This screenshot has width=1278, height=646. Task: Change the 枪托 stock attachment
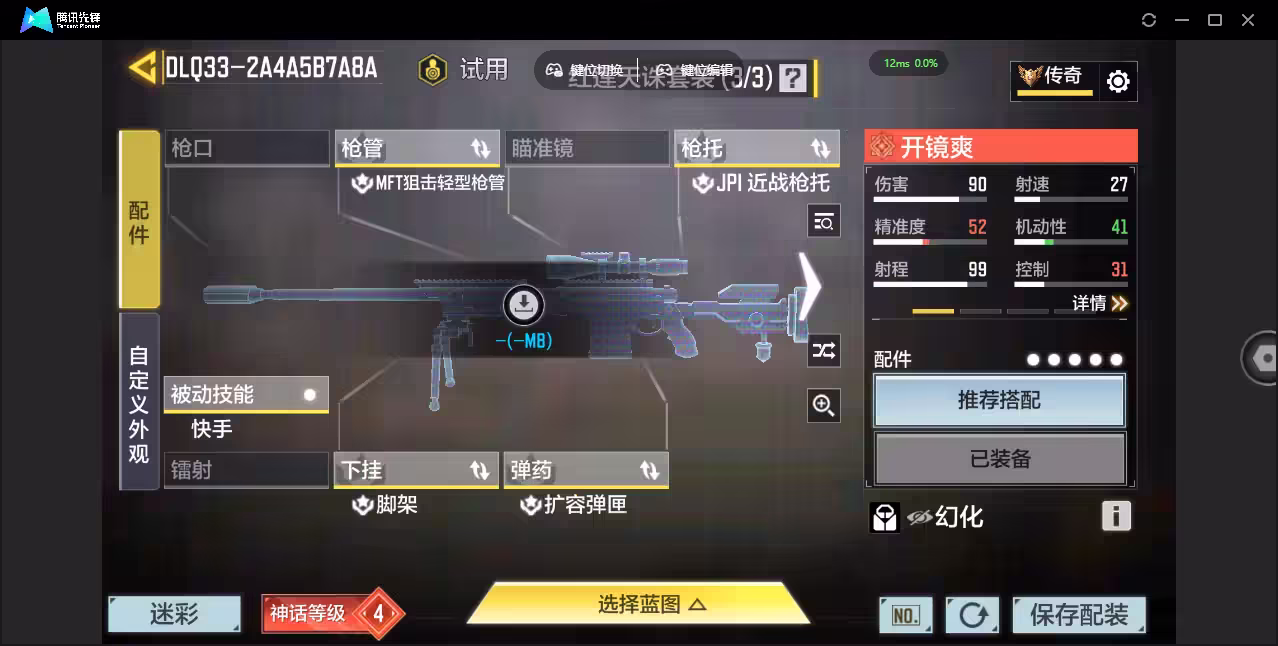point(756,148)
